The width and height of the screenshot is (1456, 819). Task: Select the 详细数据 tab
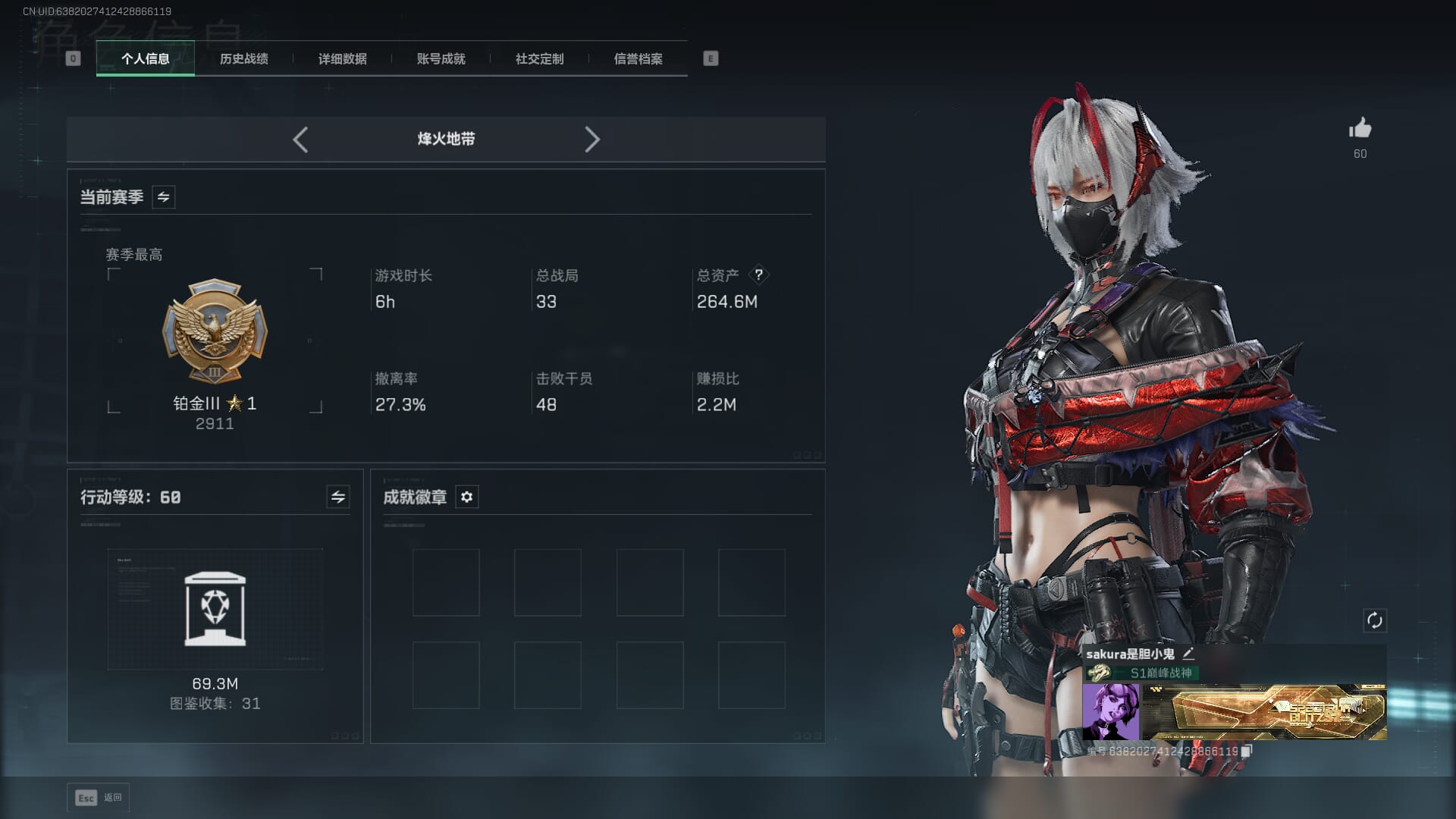[342, 58]
